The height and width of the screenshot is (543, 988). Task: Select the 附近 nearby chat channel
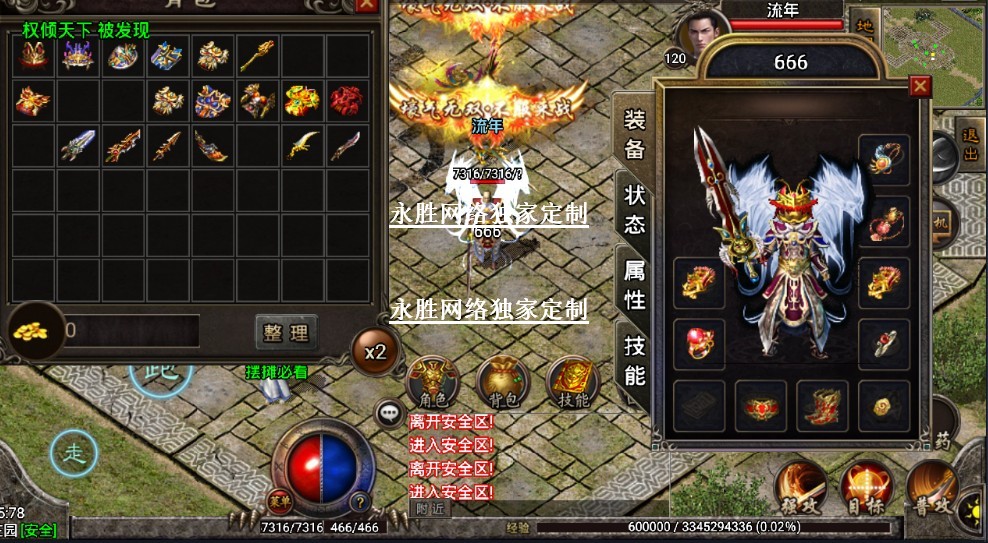[x=429, y=508]
